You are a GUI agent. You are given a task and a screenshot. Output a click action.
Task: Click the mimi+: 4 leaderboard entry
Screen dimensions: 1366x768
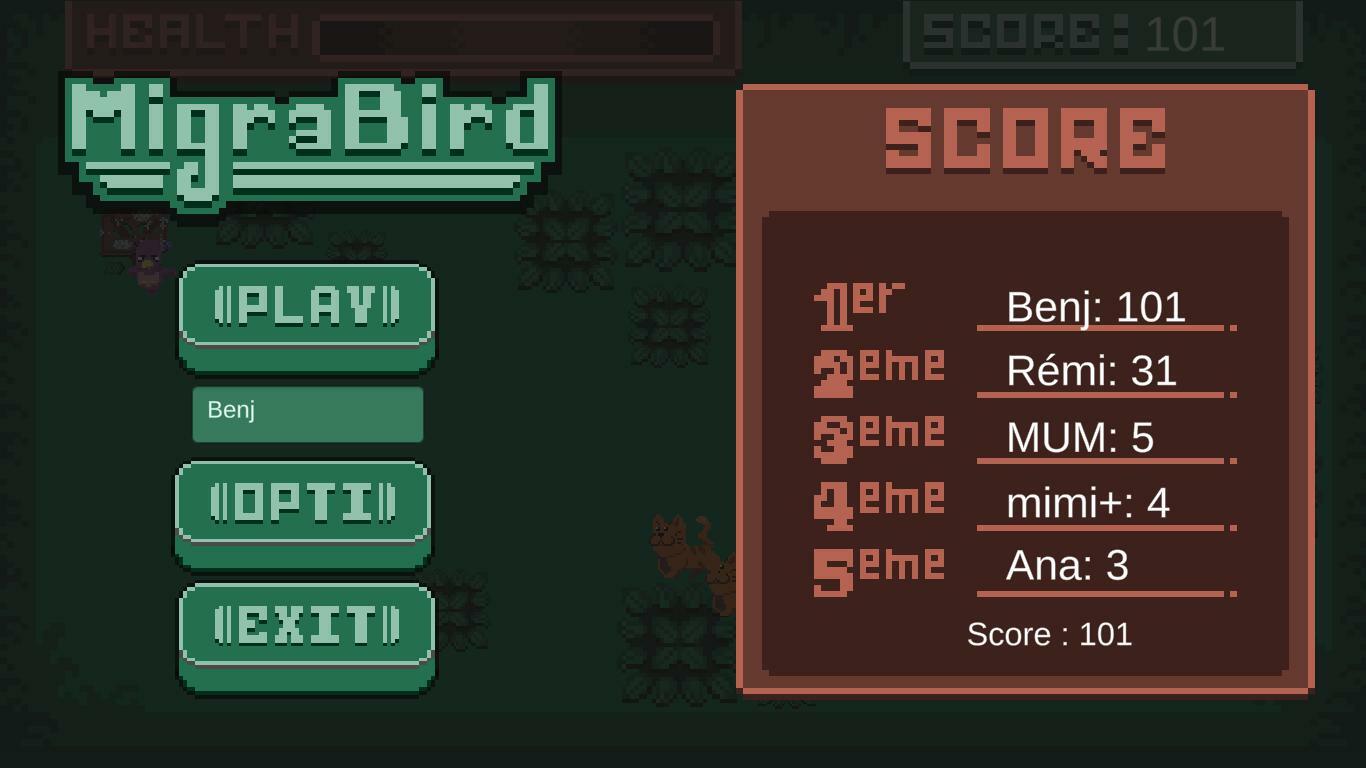1087,501
